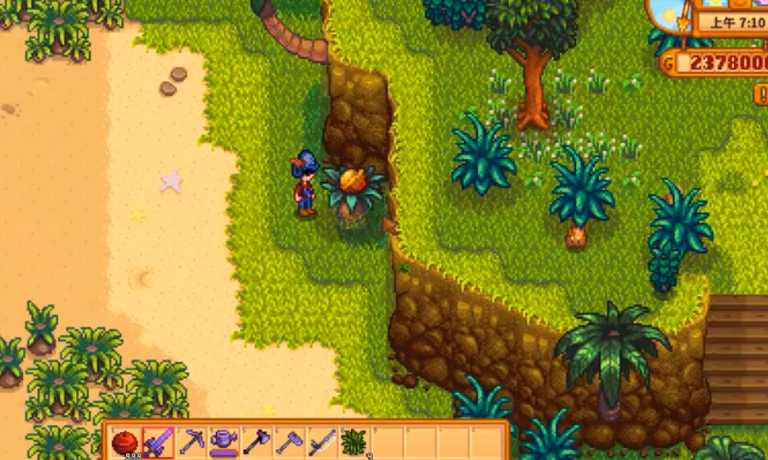Image resolution: width=768 pixels, height=460 pixels.
Task: Switch to the axe tool
Action: point(256,442)
